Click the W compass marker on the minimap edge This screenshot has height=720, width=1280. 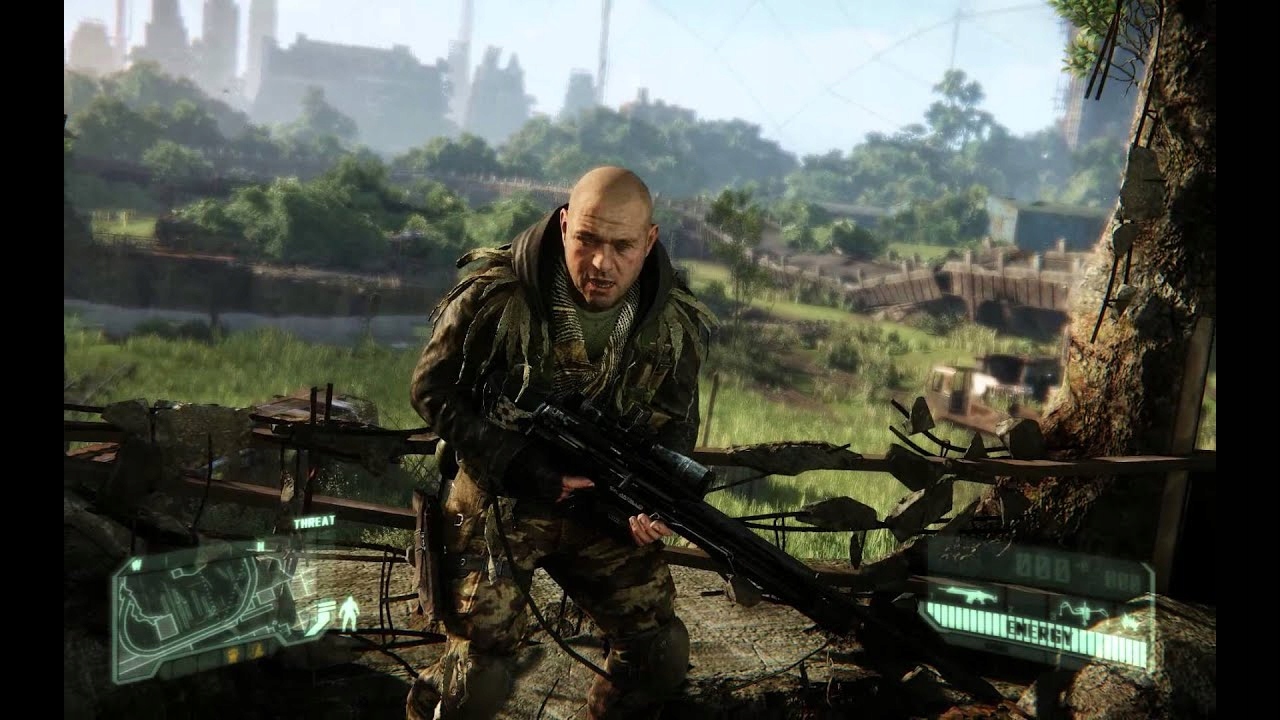(x=136, y=564)
